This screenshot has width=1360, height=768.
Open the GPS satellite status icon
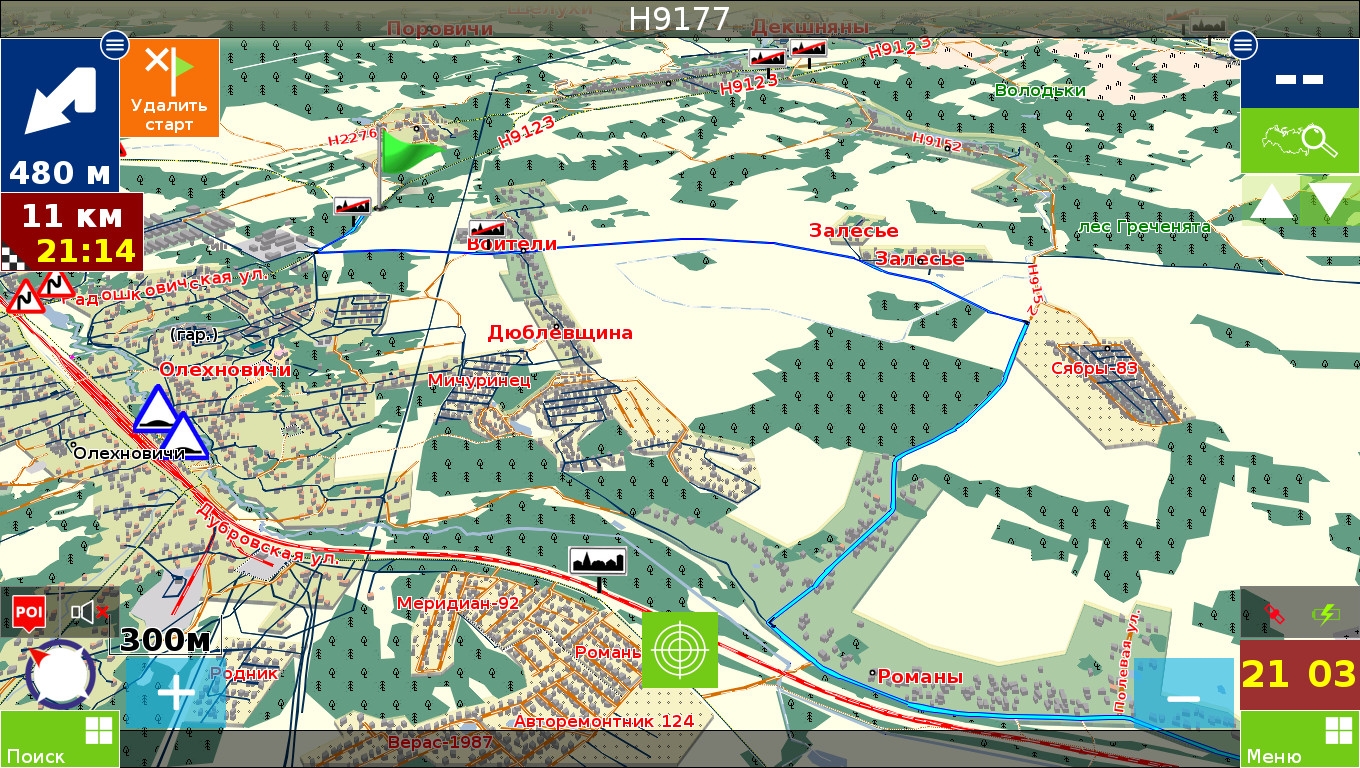[1273, 612]
